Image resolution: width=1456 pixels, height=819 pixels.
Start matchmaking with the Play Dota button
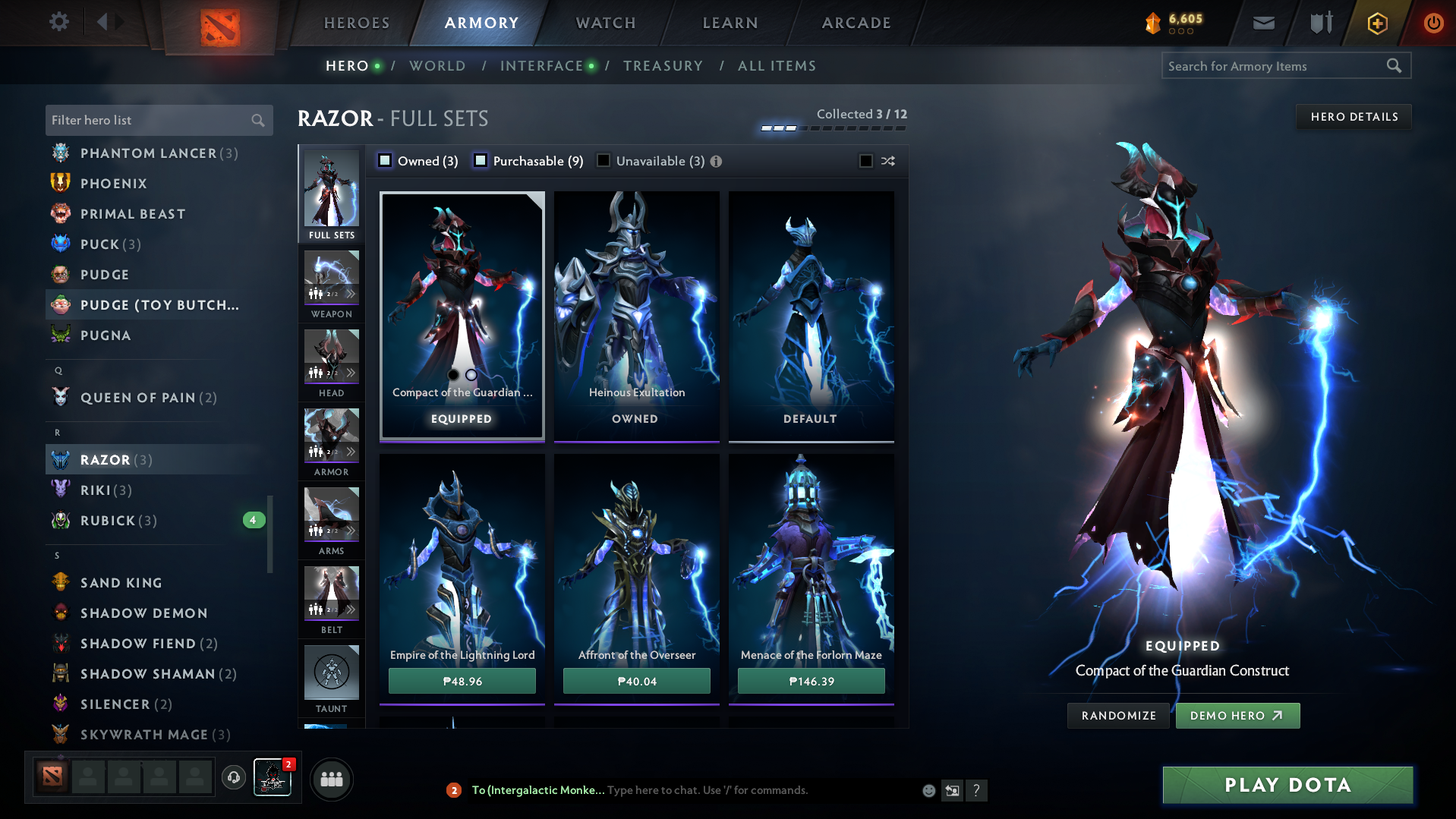tap(1287, 785)
